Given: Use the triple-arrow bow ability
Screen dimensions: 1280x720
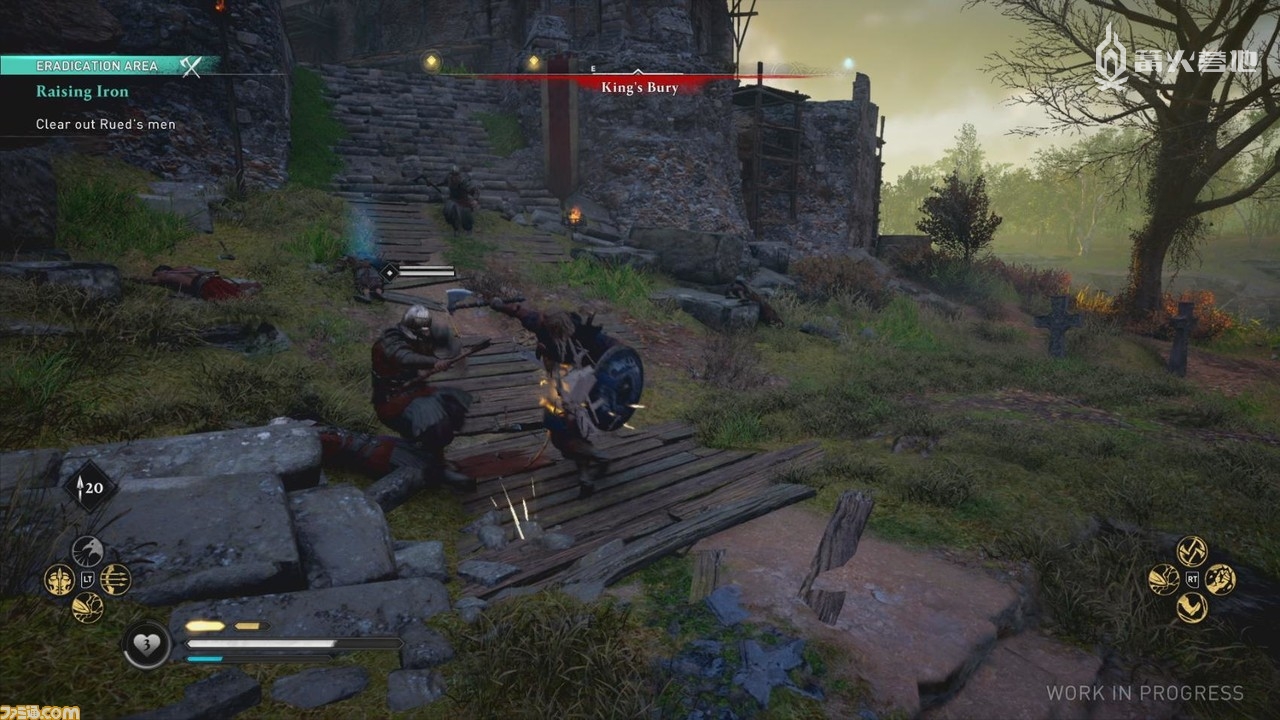Looking at the screenshot, I should tap(115, 579).
